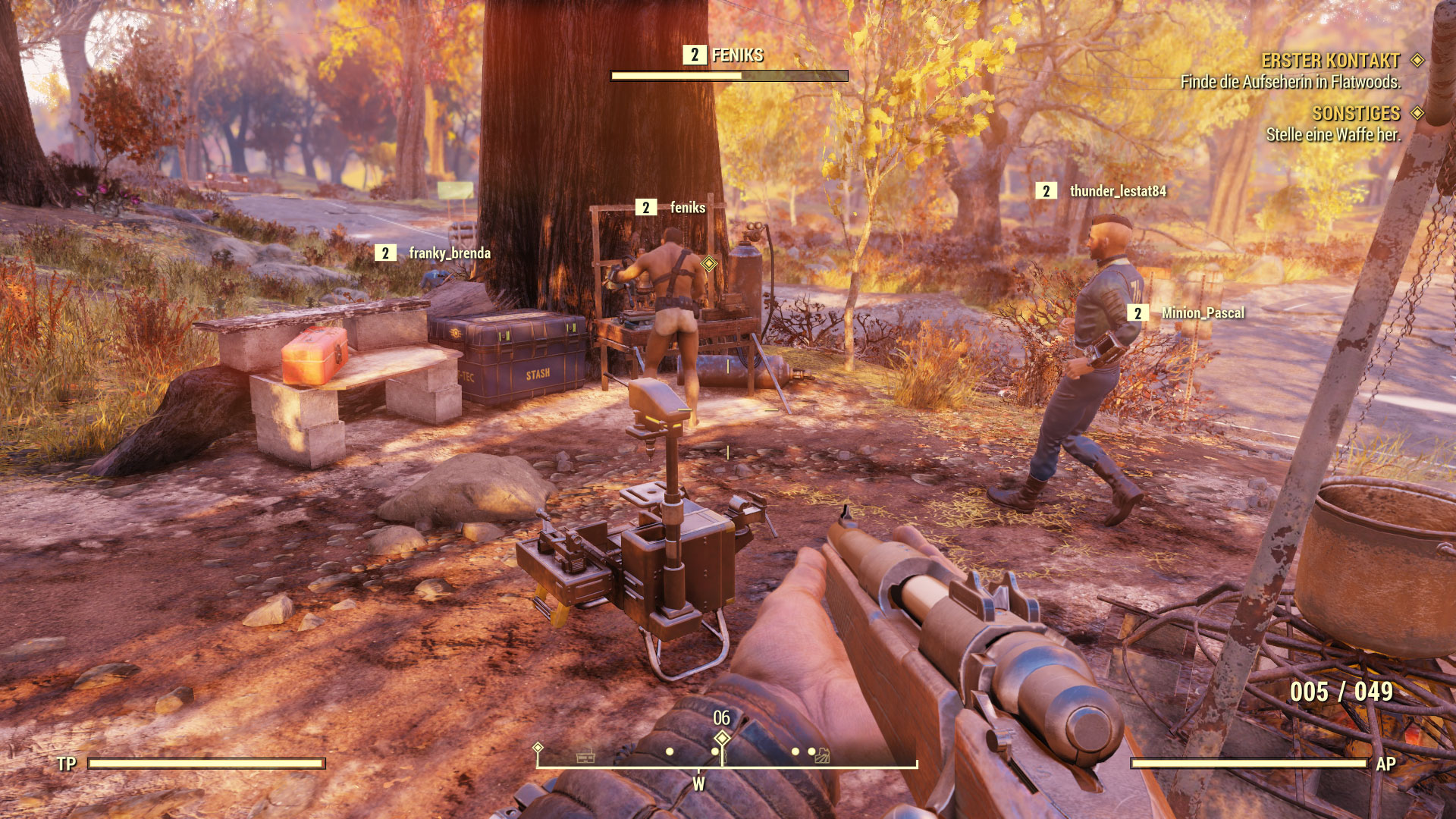Image resolution: width=1456 pixels, height=819 pixels.
Task: Select the thunder_lestat84 player nameplate
Action: click(1117, 191)
